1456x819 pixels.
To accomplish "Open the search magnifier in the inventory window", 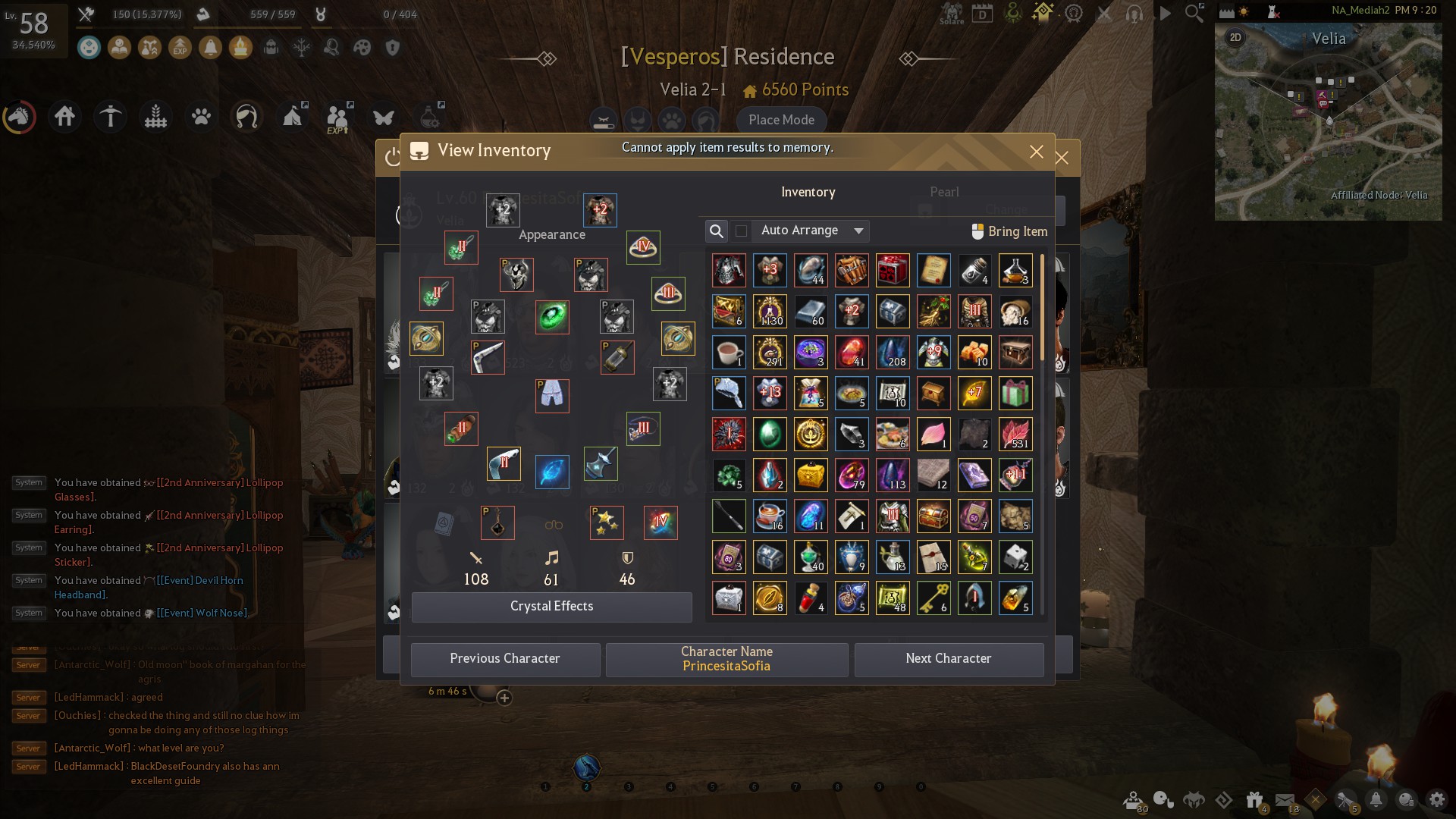I will coord(717,231).
